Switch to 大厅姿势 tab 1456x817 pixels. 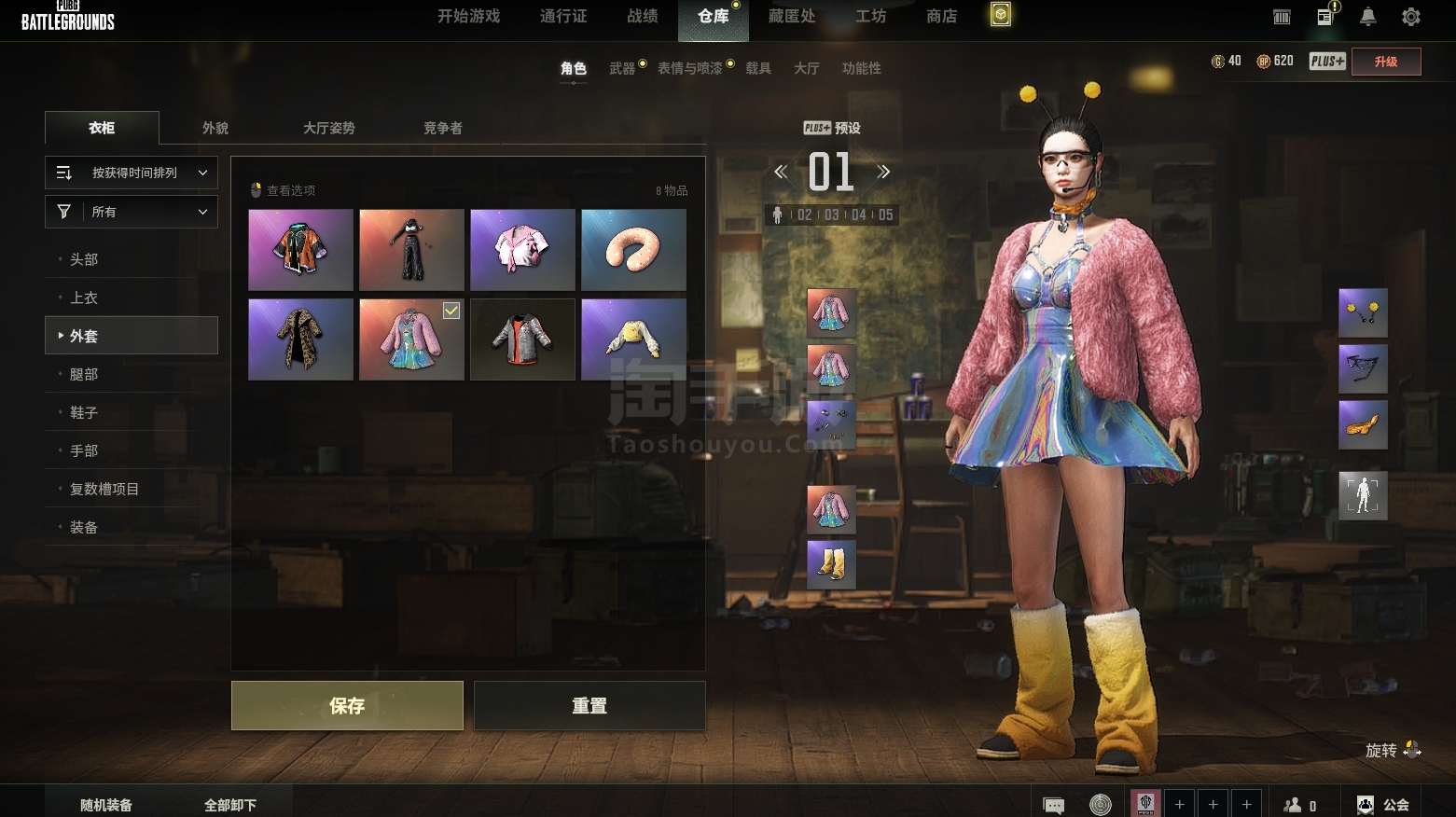328,128
